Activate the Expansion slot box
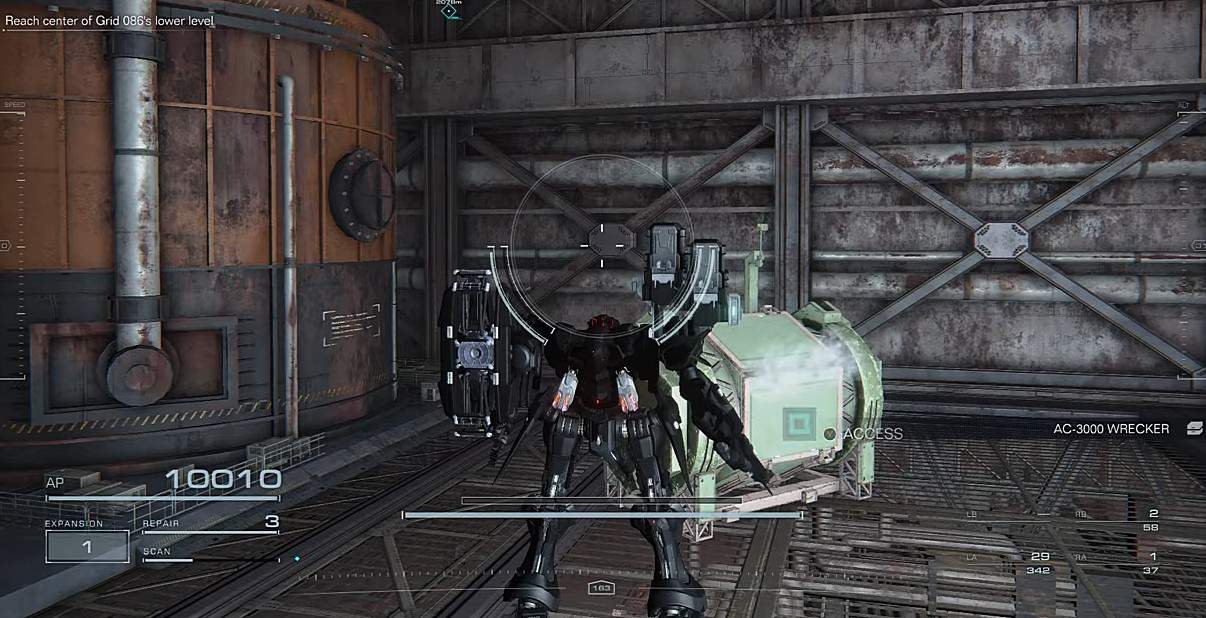Screen dimensions: 1206x618 (x=87, y=546)
